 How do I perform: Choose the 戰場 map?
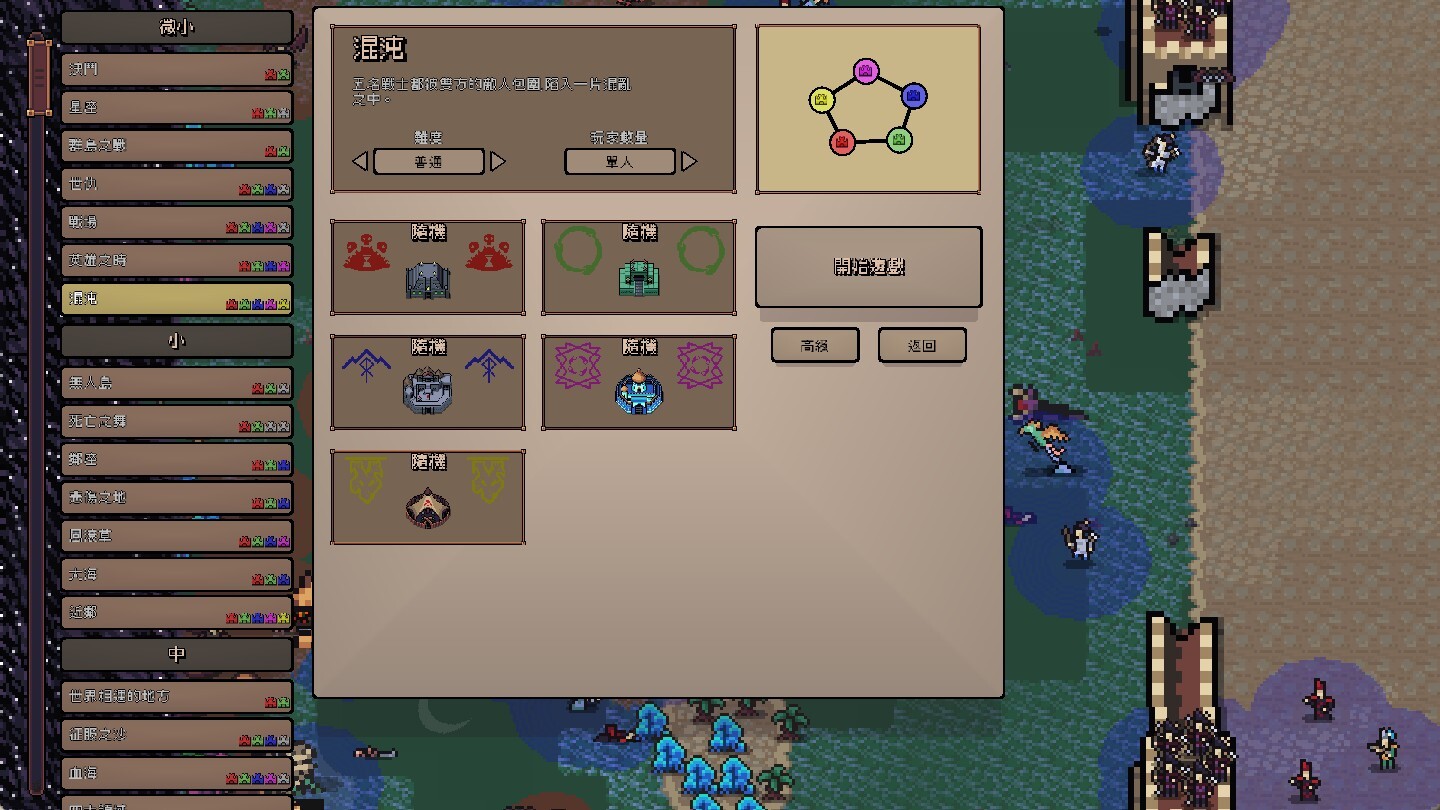(x=176, y=223)
